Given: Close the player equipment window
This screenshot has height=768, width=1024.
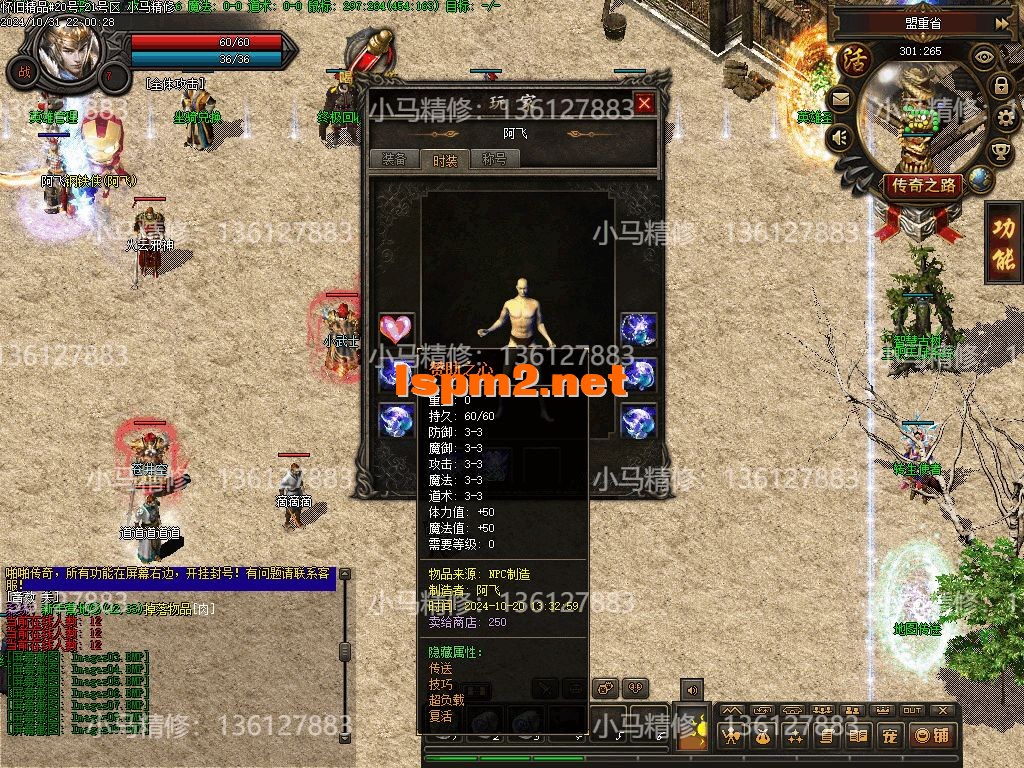Looking at the screenshot, I should click(645, 103).
